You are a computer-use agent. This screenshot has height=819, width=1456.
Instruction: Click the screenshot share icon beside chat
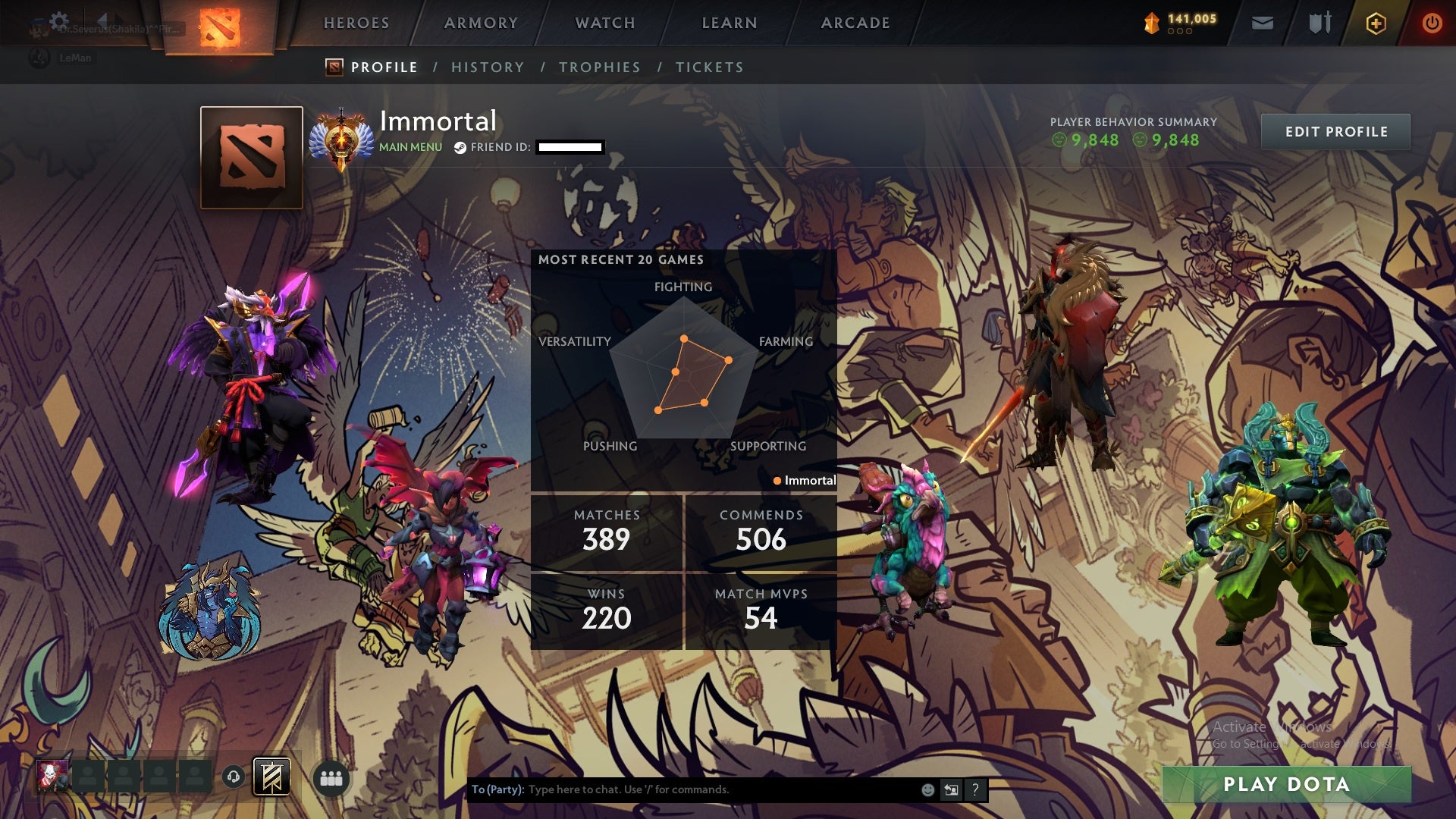[x=950, y=789]
